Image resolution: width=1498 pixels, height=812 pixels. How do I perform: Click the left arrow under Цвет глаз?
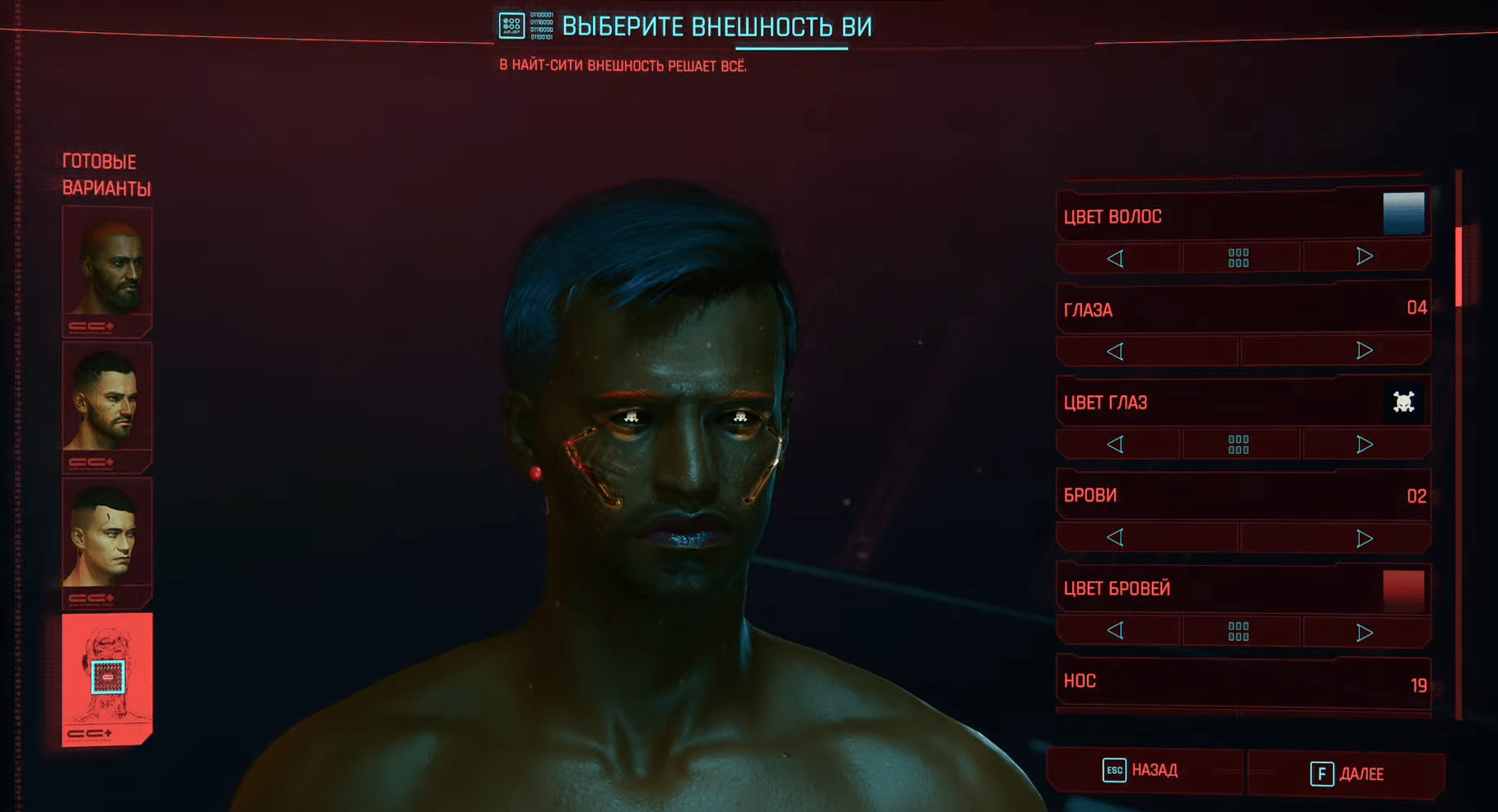click(x=1115, y=445)
